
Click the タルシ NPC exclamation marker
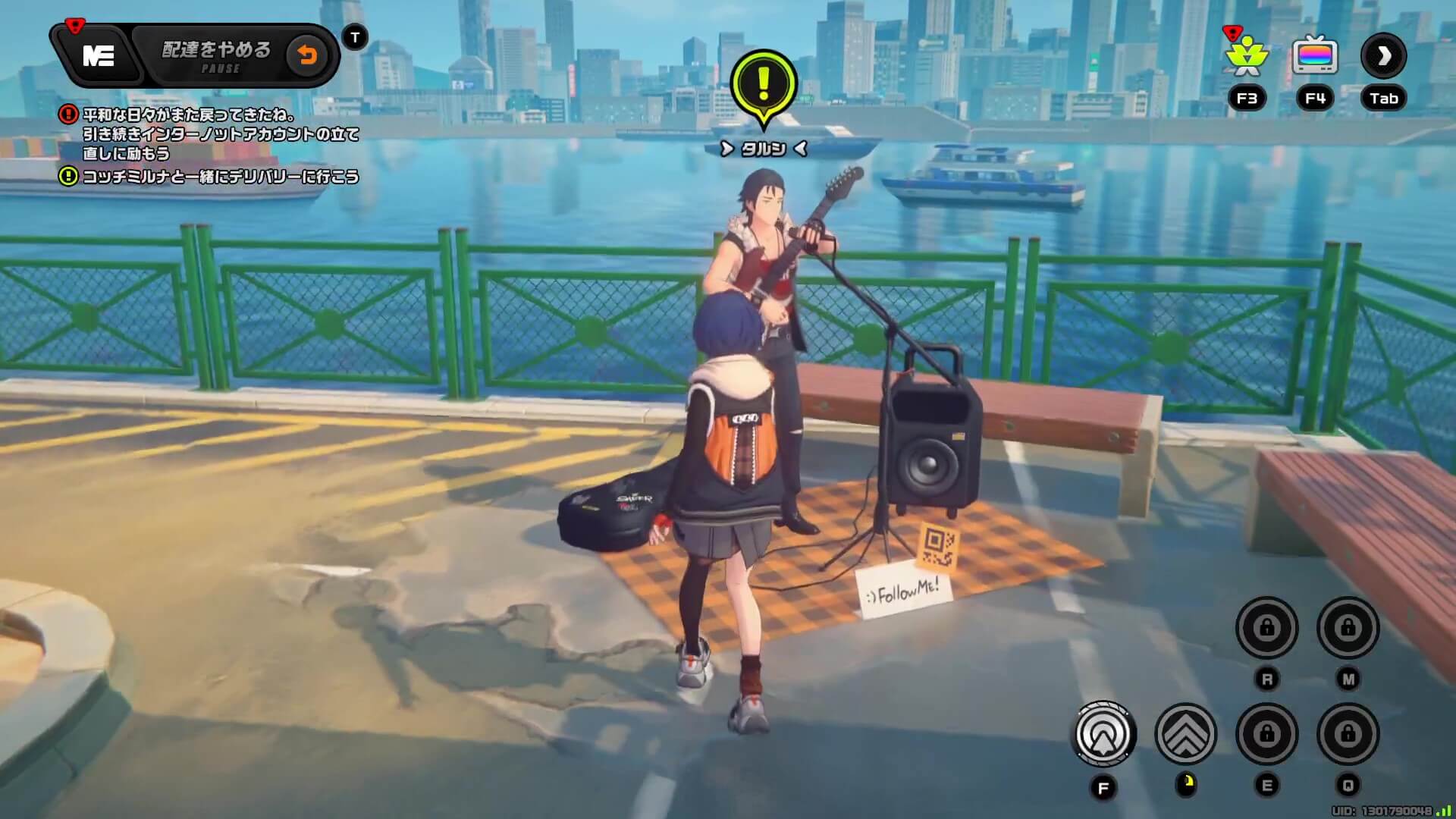pyautogui.click(x=764, y=85)
